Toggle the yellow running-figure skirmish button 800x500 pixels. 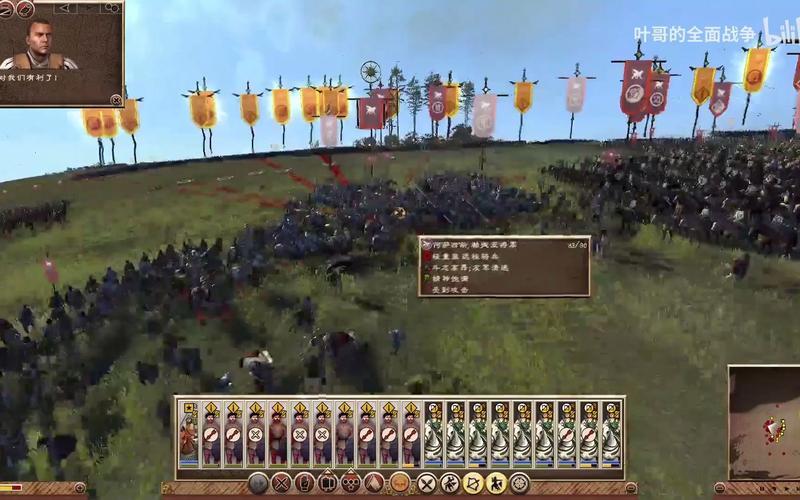[x=496, y=484]
